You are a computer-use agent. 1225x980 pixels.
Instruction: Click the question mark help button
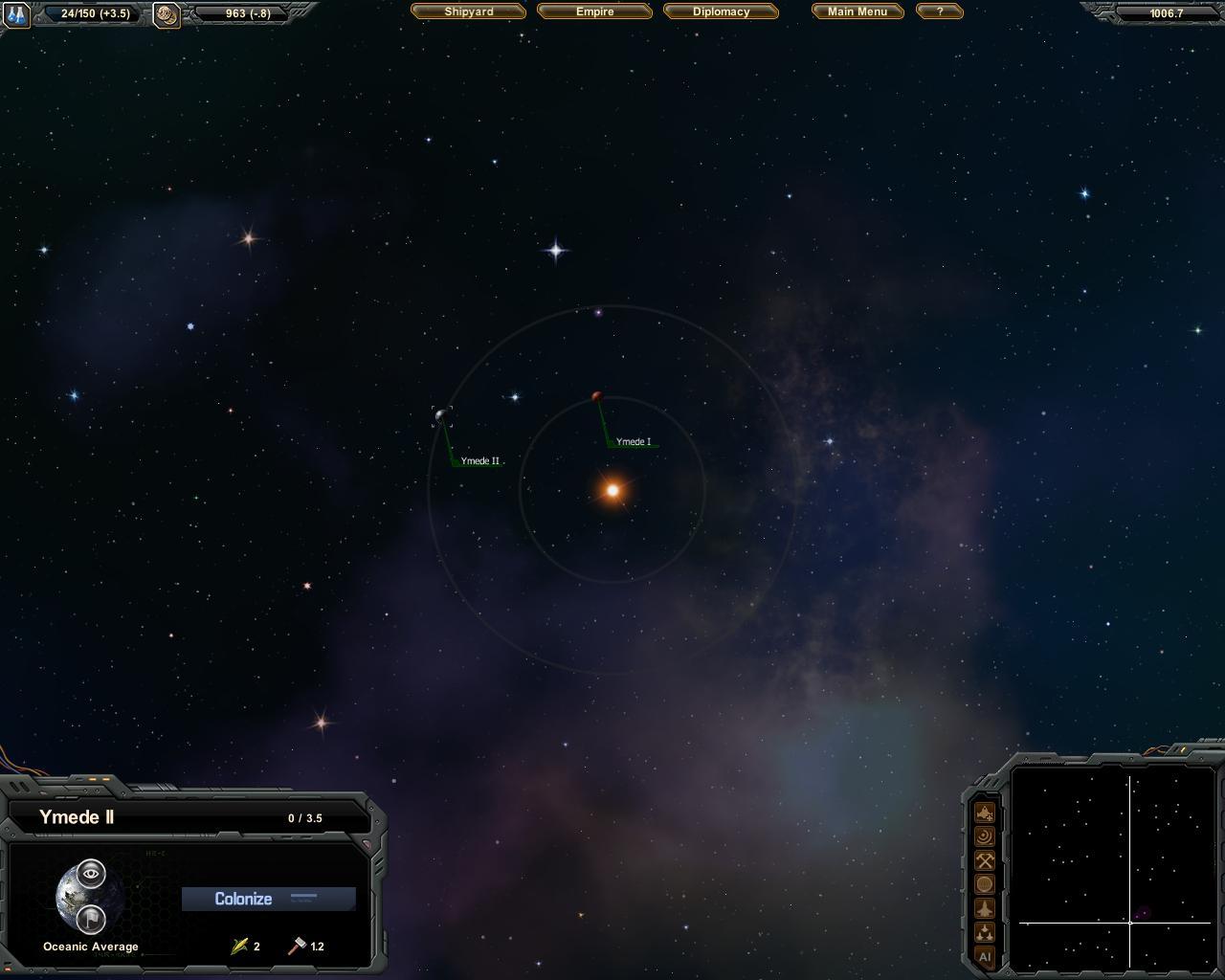939,11
